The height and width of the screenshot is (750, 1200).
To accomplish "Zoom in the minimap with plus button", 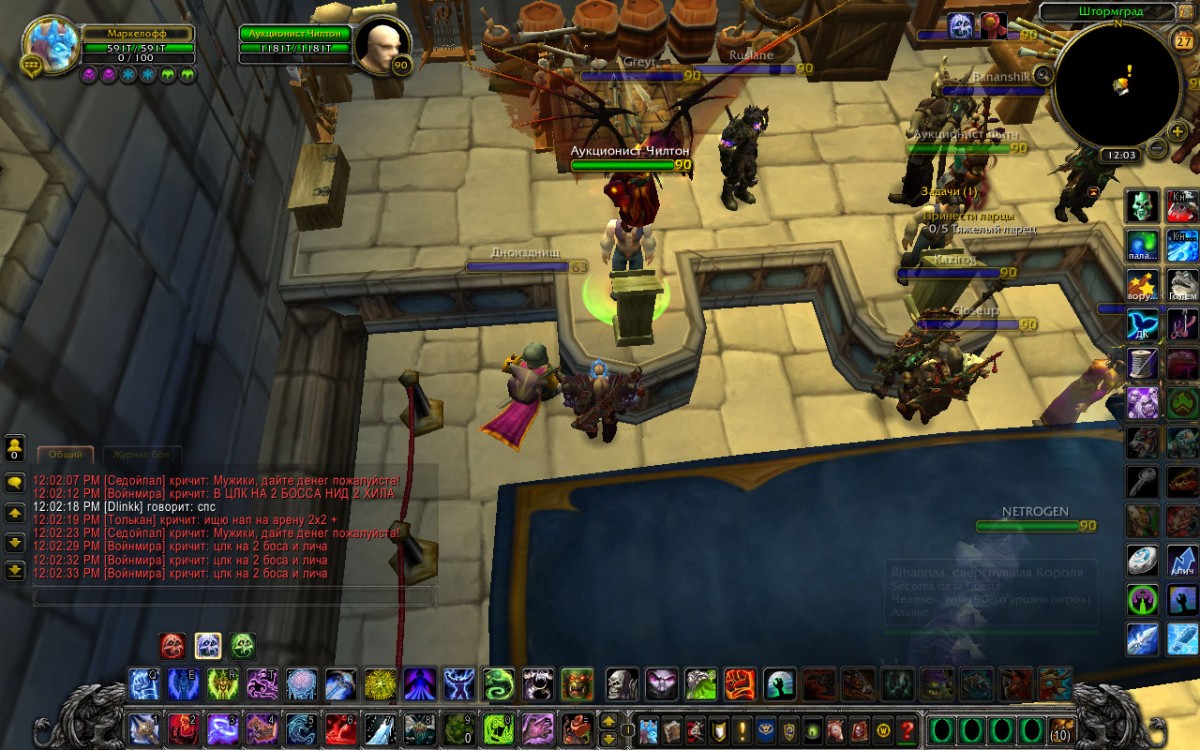I will [x=1179, y=132].
